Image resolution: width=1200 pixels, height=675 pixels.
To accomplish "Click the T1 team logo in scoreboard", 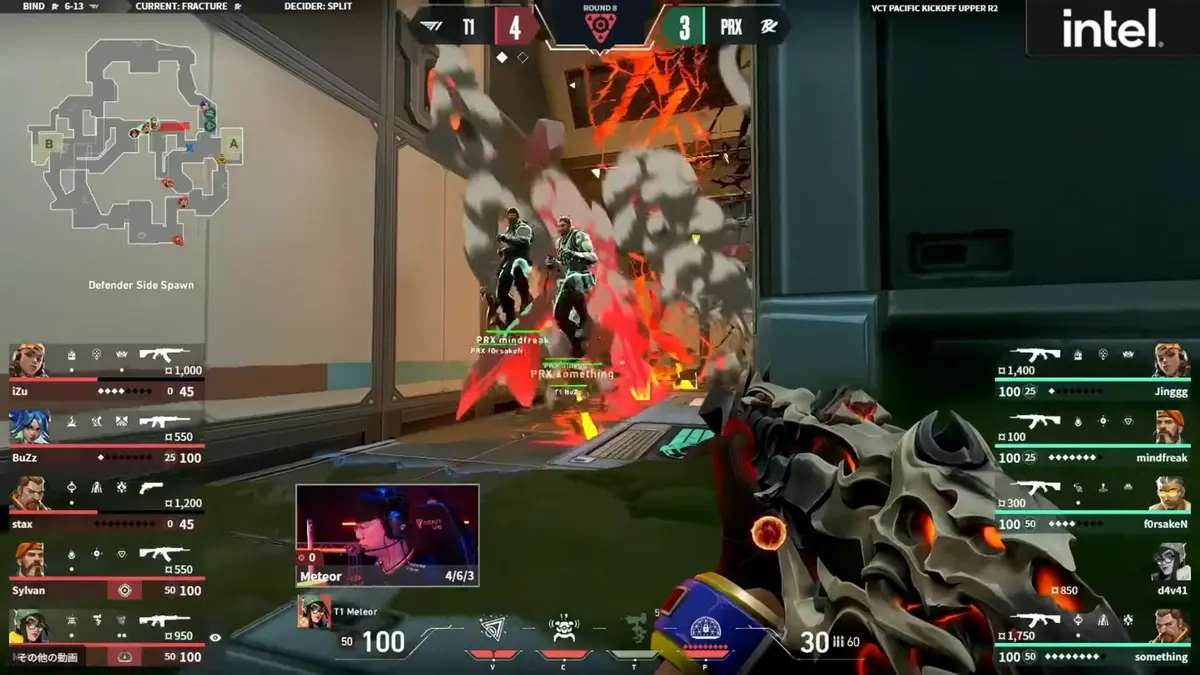I will (431, 27).
